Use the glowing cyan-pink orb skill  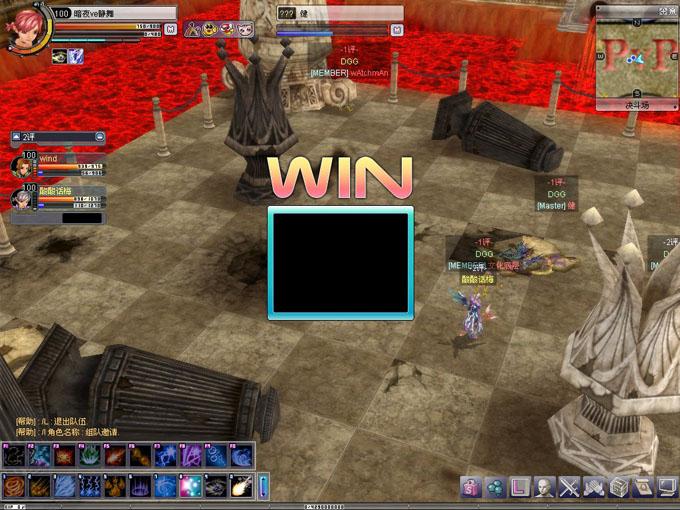coord(190,486)
